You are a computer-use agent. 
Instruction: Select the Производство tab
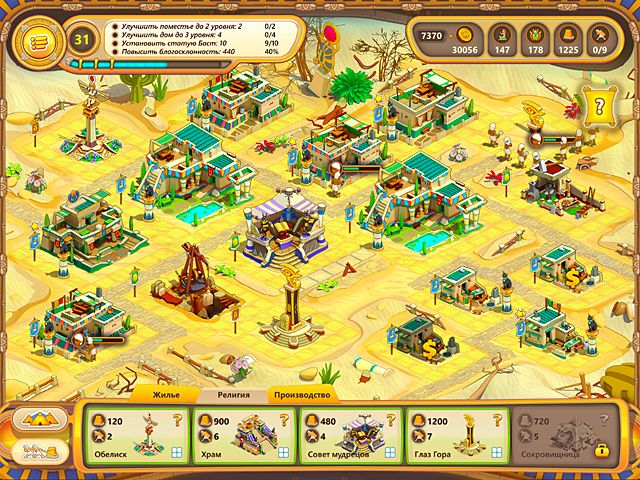301,395
